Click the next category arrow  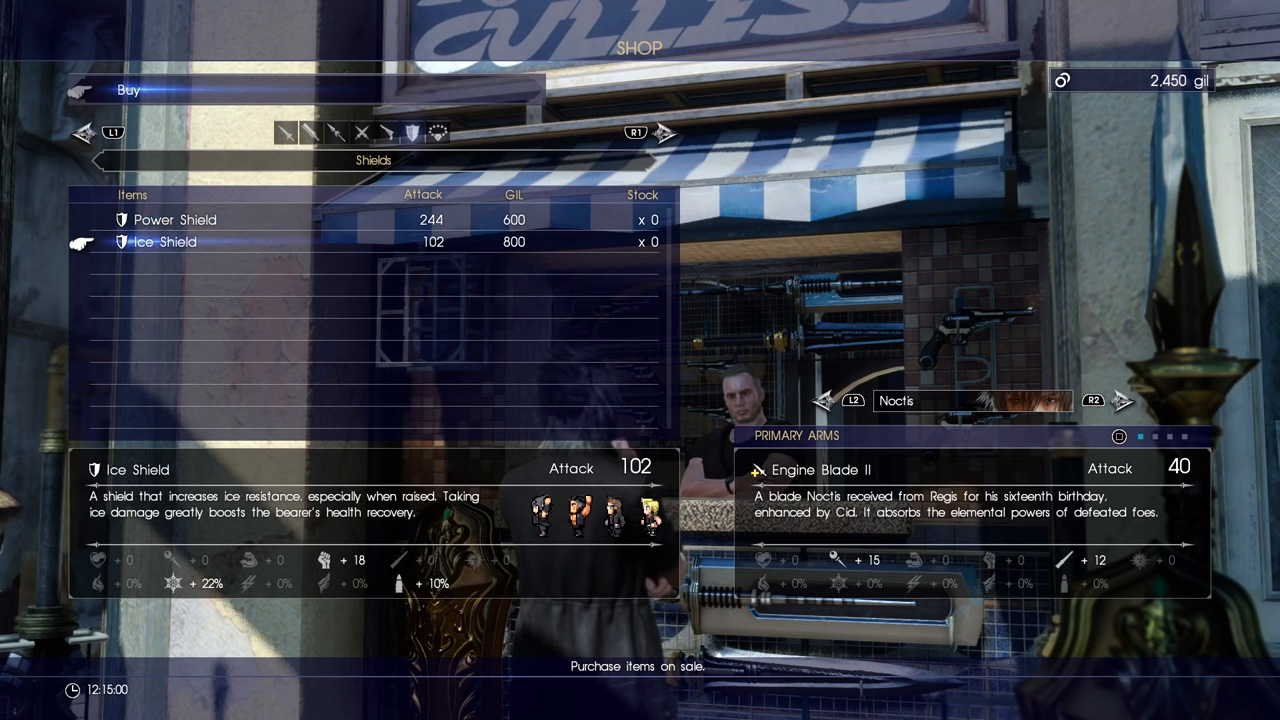pos(664,132)
